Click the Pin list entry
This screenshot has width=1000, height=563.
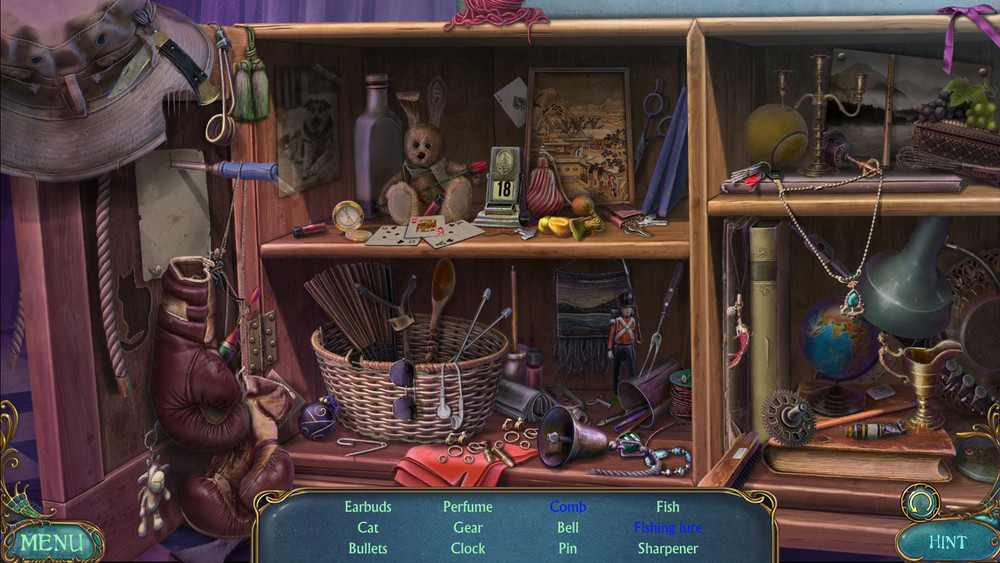pos(568,548)
